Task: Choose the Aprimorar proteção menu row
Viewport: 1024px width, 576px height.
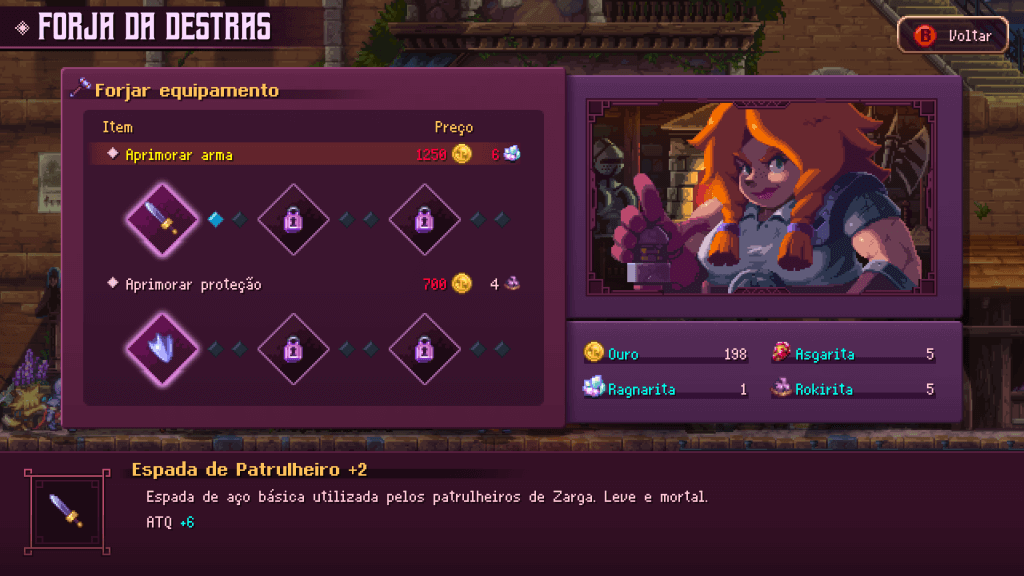Action: click(312, 285)
